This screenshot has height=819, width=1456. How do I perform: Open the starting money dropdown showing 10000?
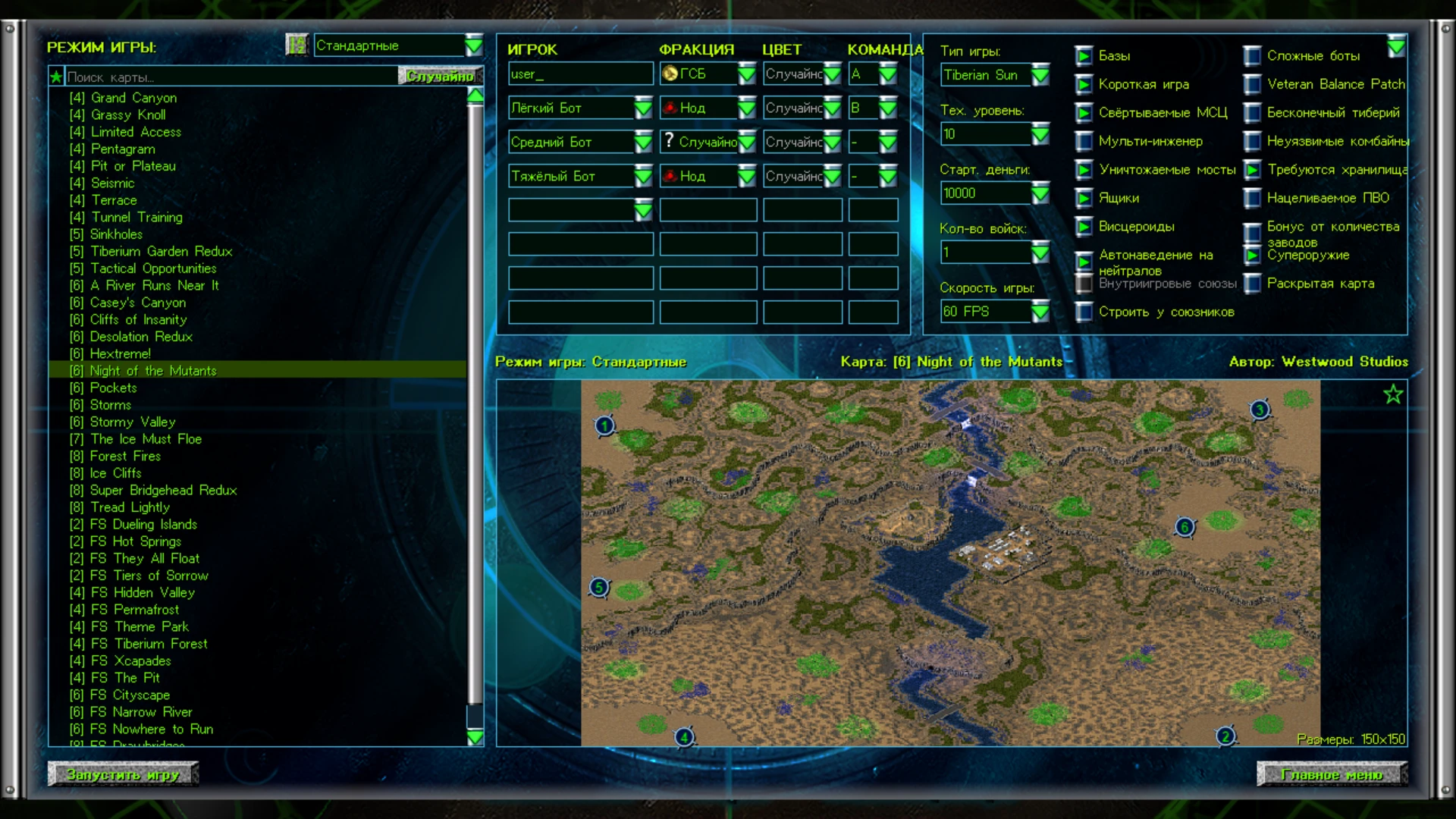coord(1040,193)
